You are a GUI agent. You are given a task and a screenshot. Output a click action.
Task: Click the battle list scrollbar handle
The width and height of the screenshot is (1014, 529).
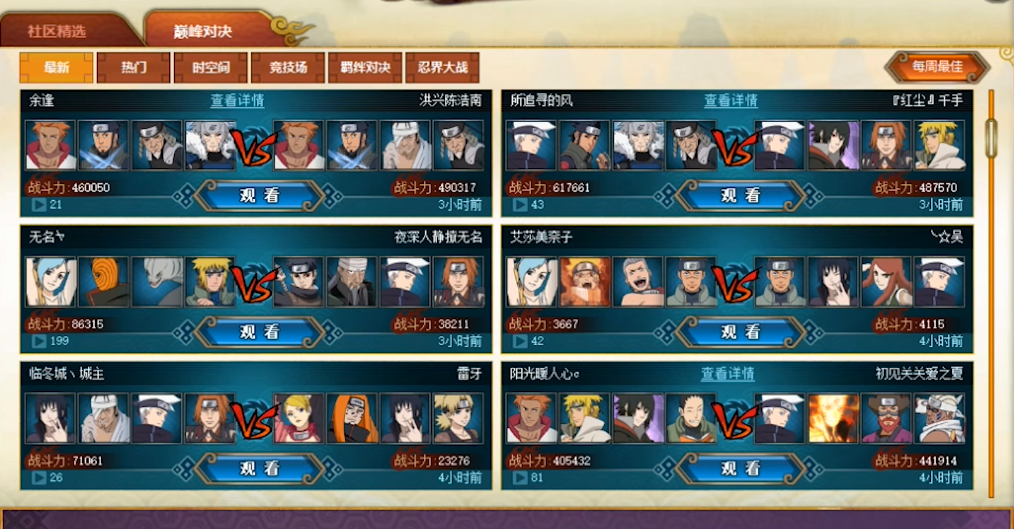point(991,137)
